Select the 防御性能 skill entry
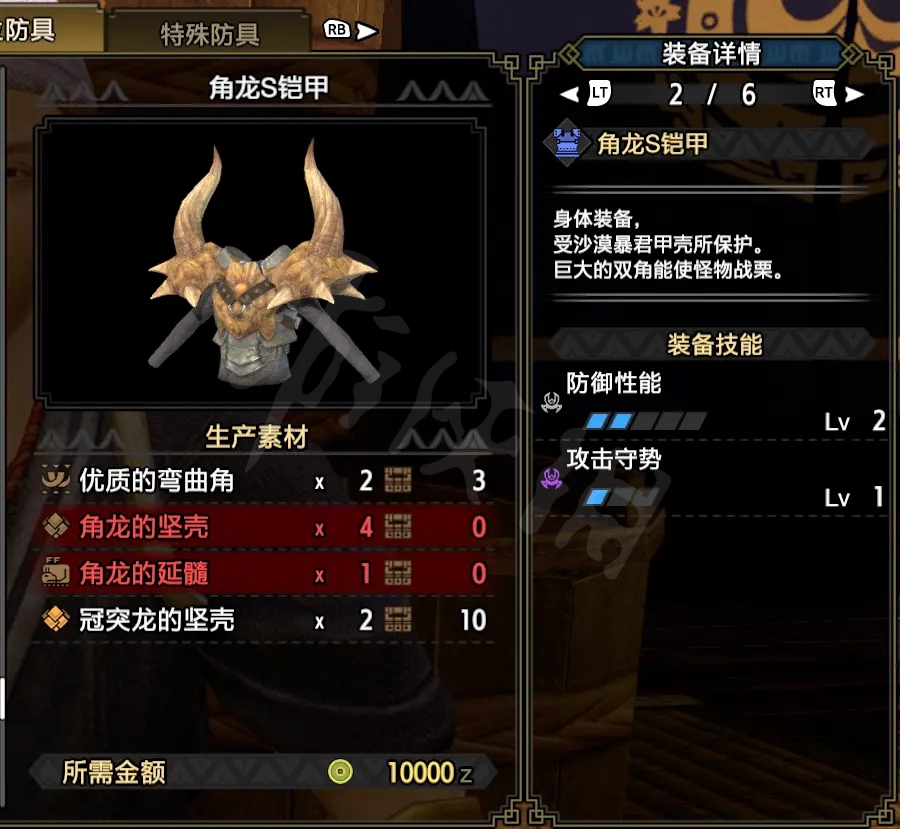900x829 pixels. coord(712,402)
